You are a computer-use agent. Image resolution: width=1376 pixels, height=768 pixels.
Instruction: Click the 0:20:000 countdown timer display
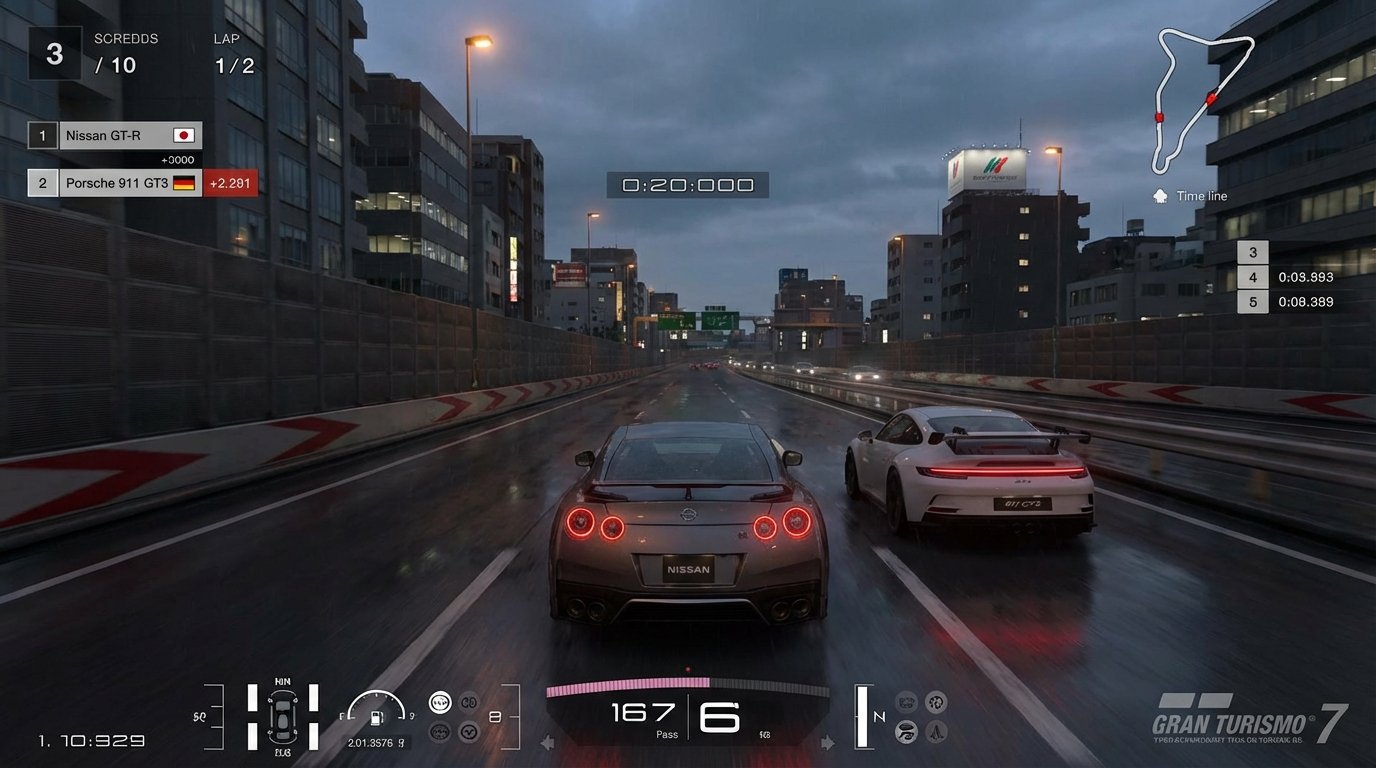(687, 184)
